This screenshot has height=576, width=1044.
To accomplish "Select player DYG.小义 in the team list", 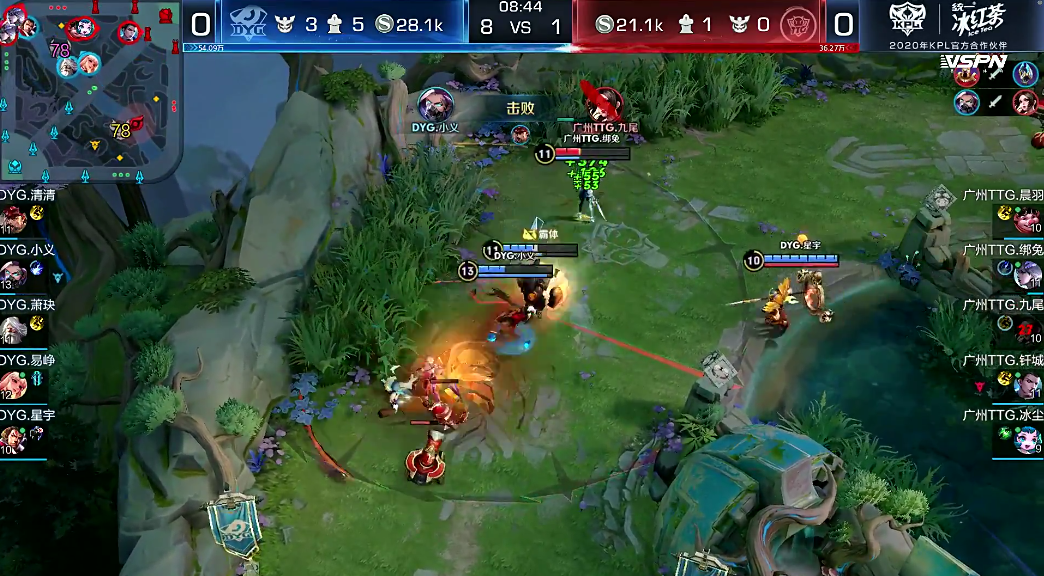I will [x=24, y=265].
